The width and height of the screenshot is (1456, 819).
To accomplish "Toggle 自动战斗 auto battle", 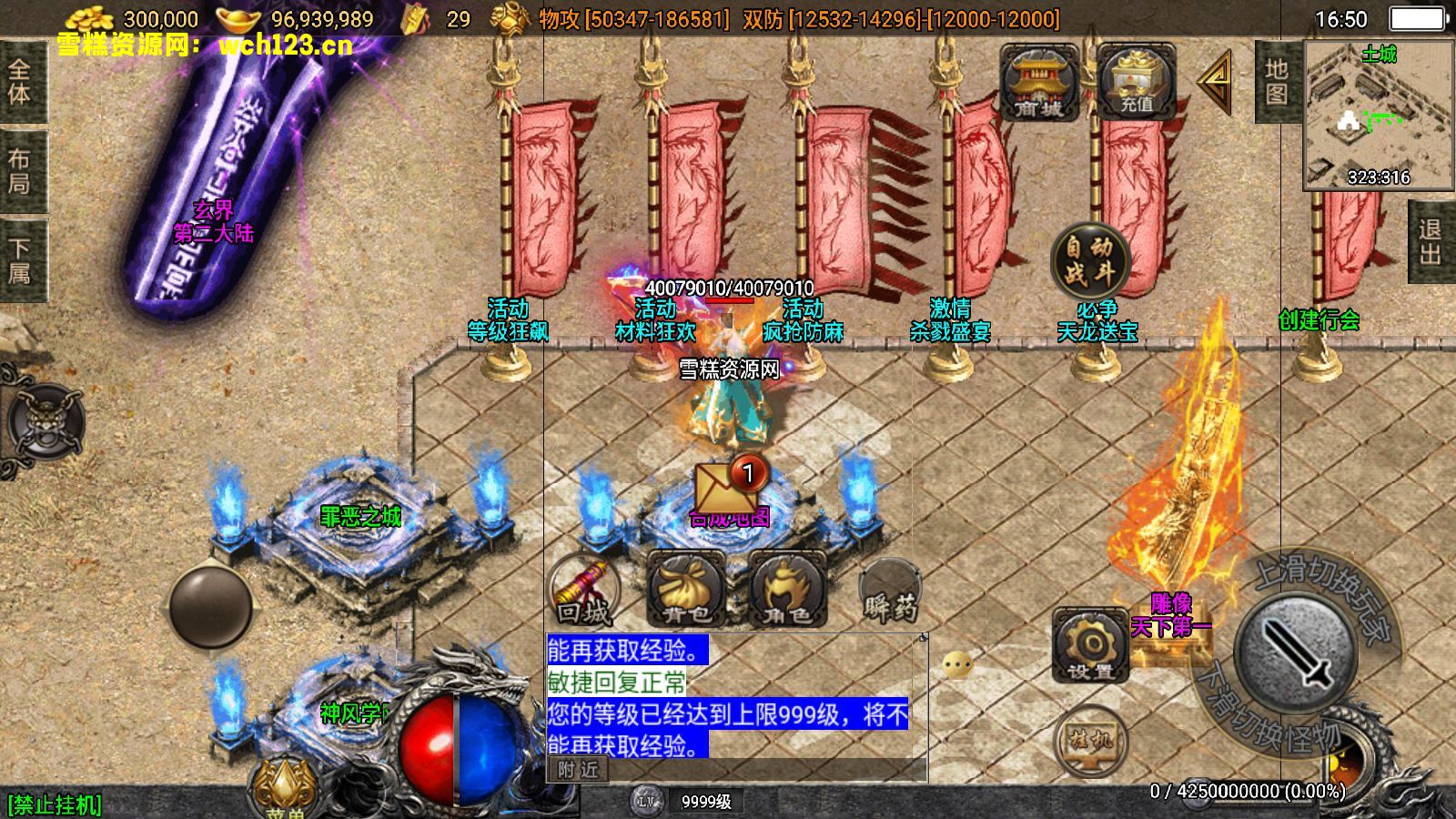I will (1089, 260).
